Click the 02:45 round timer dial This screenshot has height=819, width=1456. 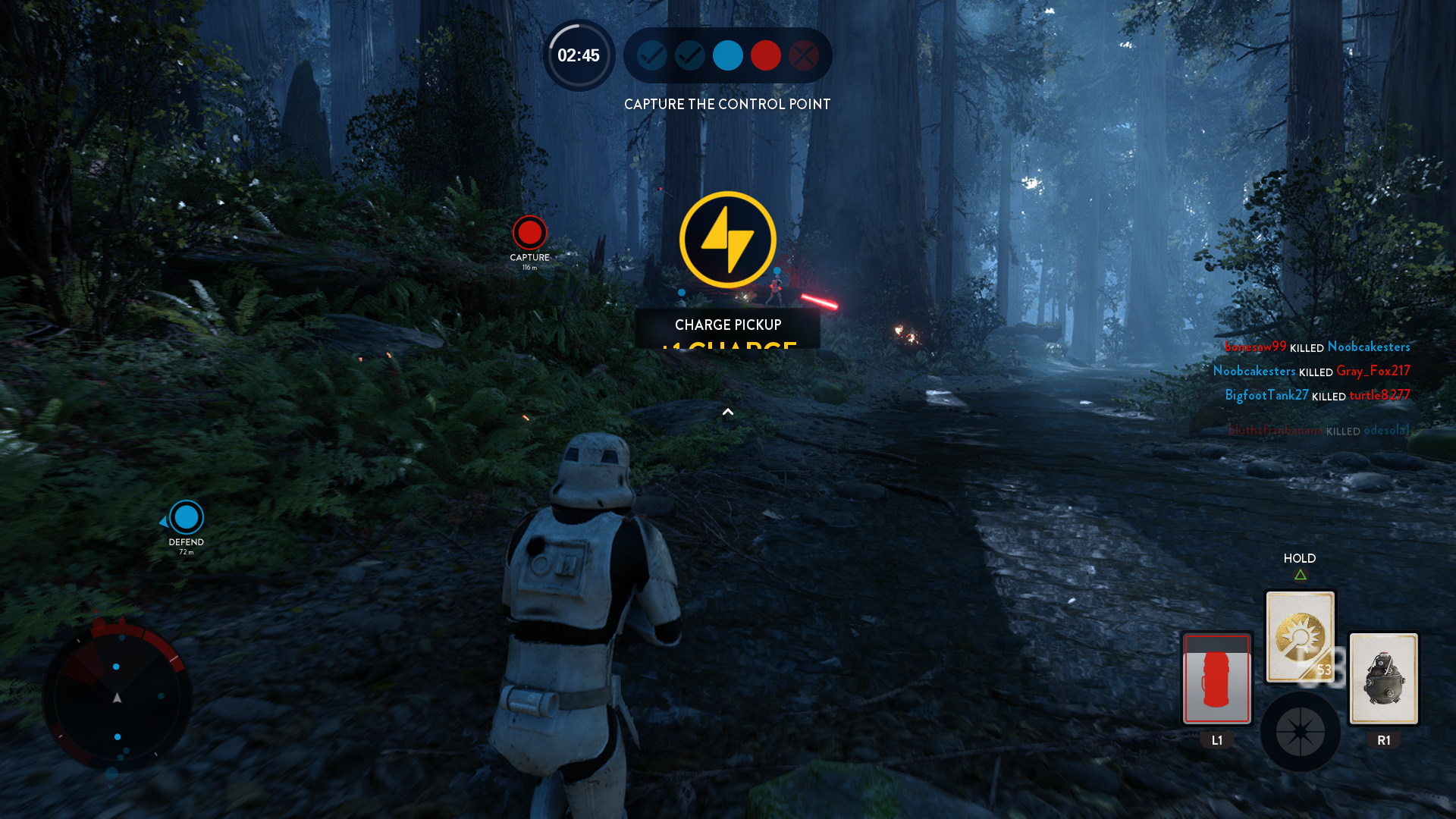(x=579, y=55)
